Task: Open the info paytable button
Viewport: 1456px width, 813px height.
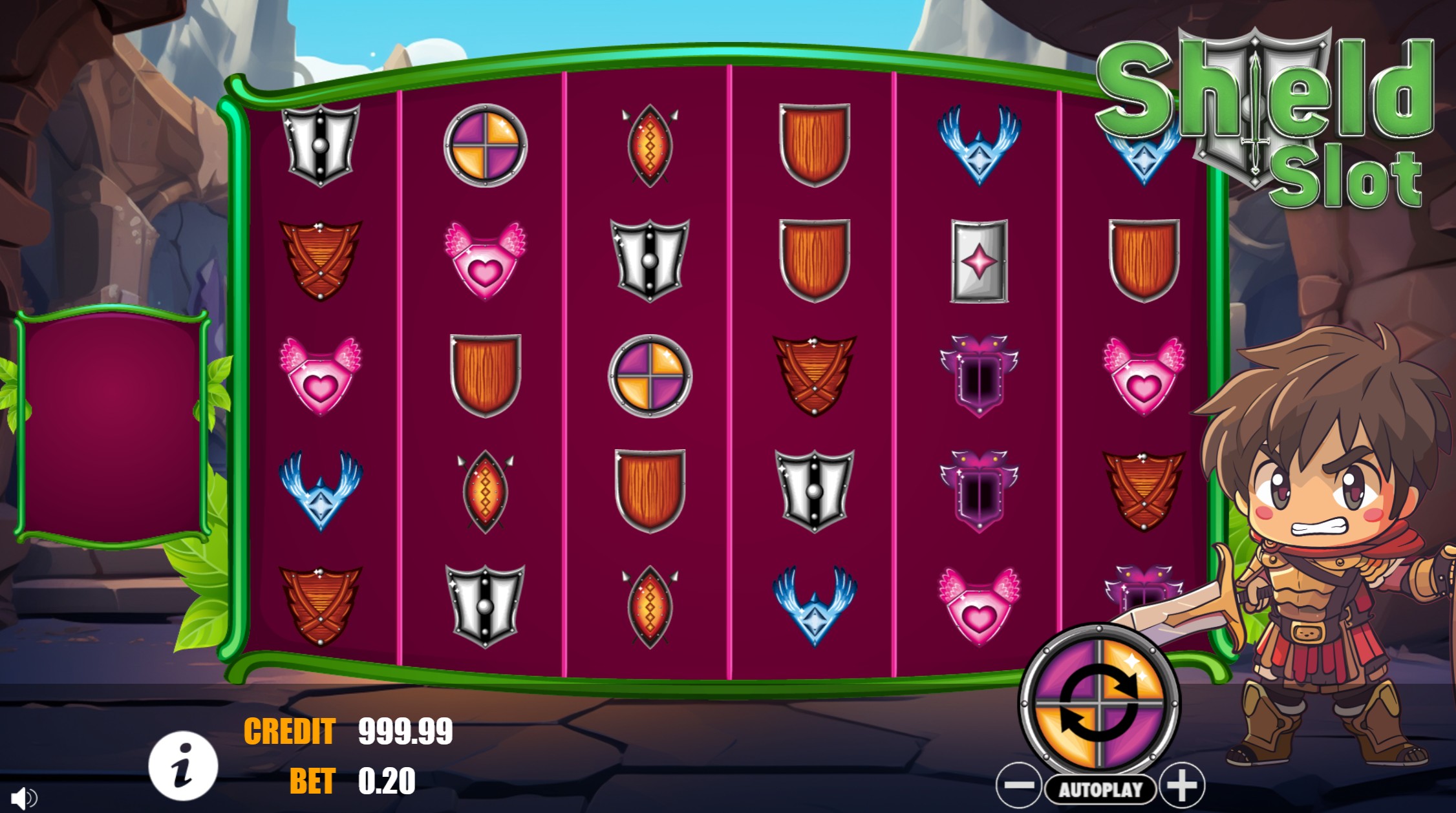Action: click(x=183, y=766)
